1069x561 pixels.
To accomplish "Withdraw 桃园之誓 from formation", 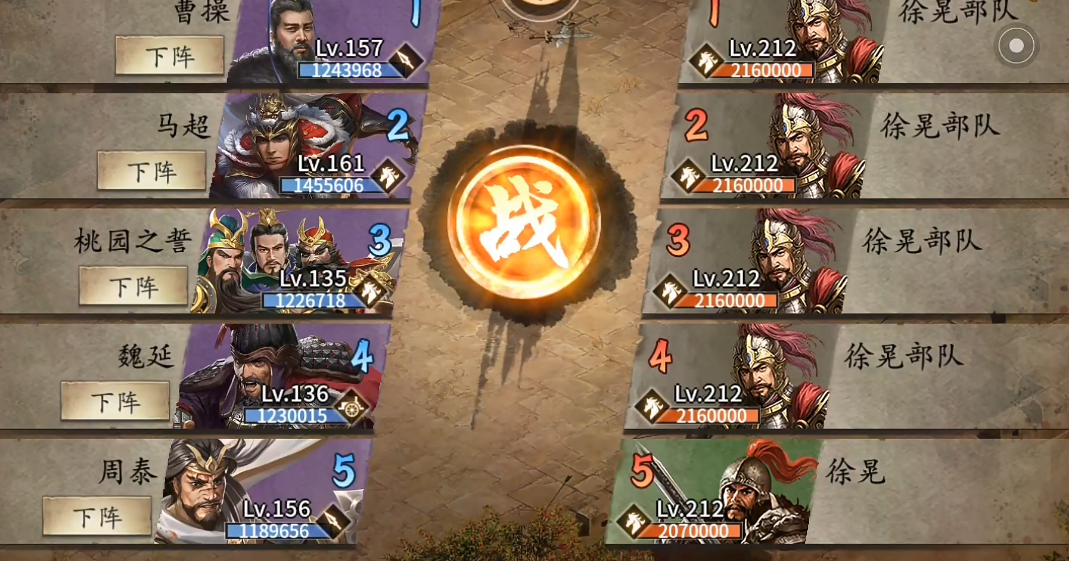I will (x=133, y=286).
